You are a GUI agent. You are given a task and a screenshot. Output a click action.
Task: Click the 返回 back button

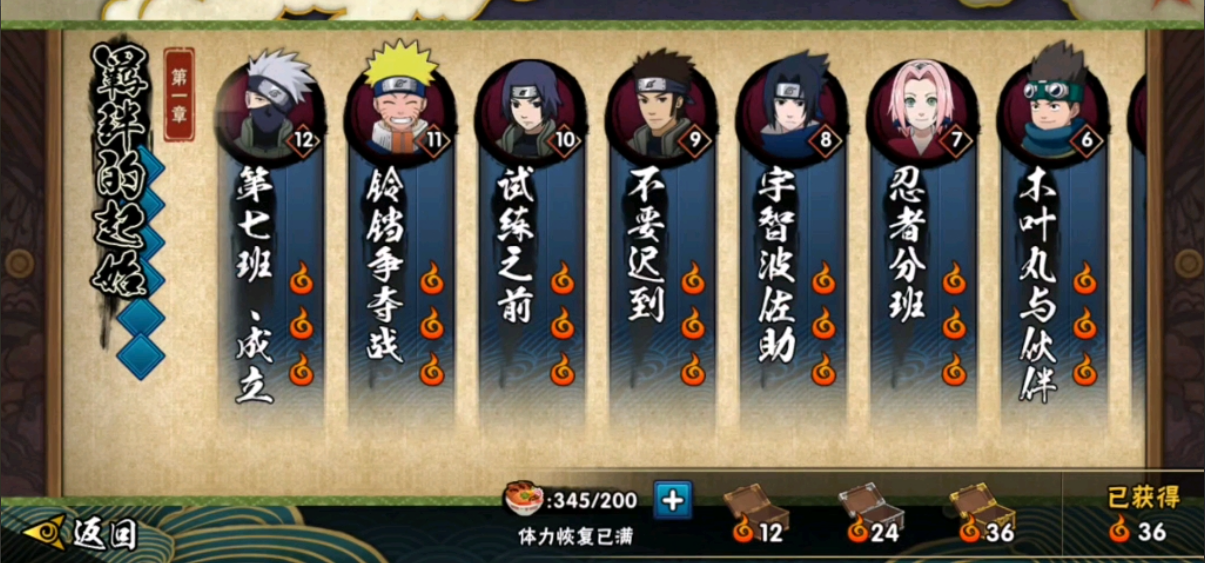pos(82,534)
